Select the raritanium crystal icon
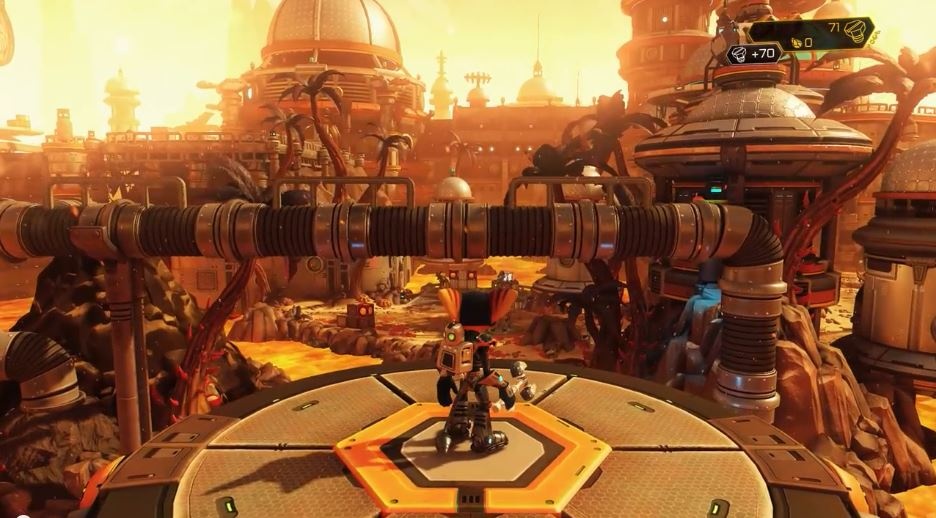The height and width of the screenshot is (518, 936). pyautogui.click(x=797, y=42)
